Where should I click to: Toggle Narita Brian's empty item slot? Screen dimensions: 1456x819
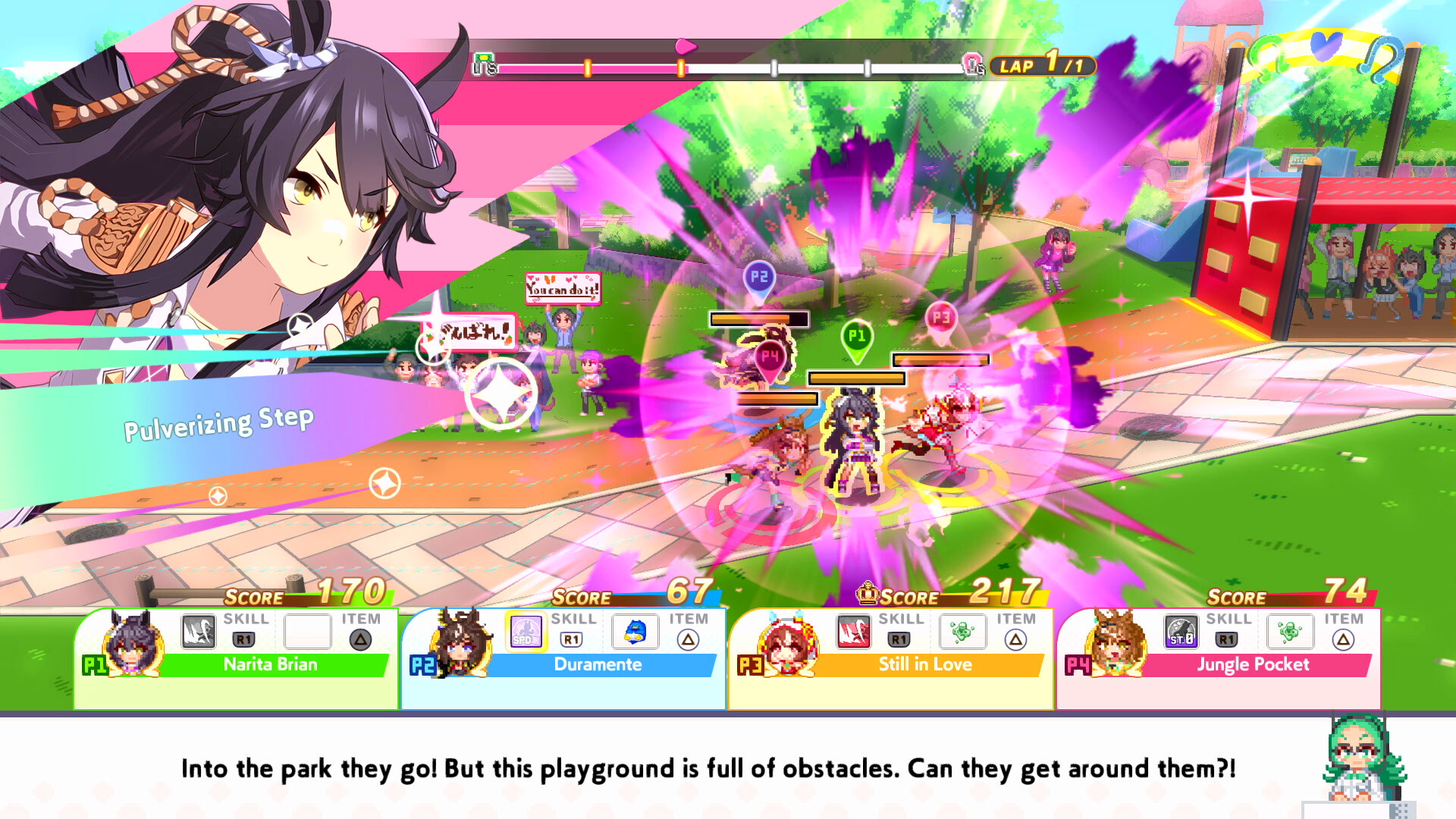pyautogui.click(x=306, y=632)
